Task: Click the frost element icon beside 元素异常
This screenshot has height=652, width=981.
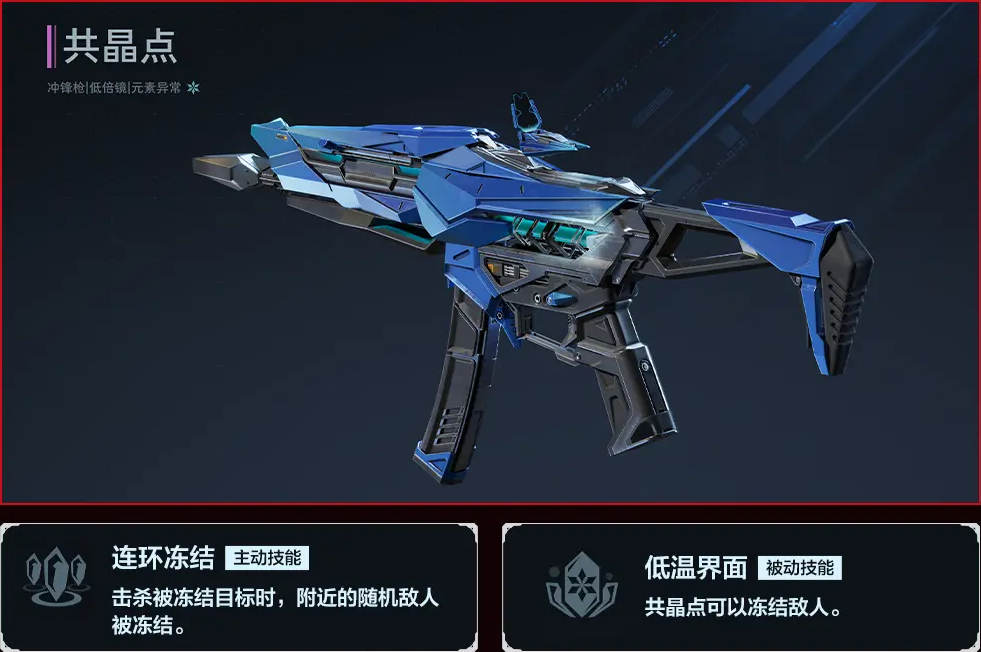Action: pyautogui.click(x=194, y=88)
